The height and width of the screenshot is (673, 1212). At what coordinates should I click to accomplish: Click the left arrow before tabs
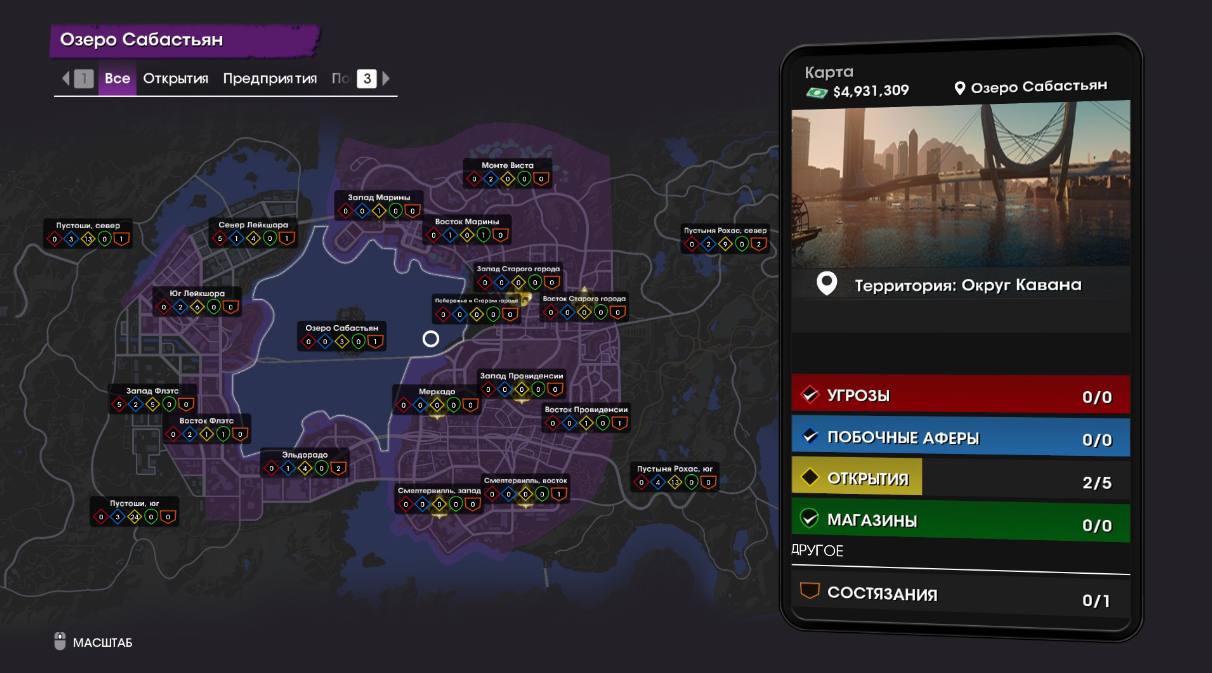click(x=66, y=78)
